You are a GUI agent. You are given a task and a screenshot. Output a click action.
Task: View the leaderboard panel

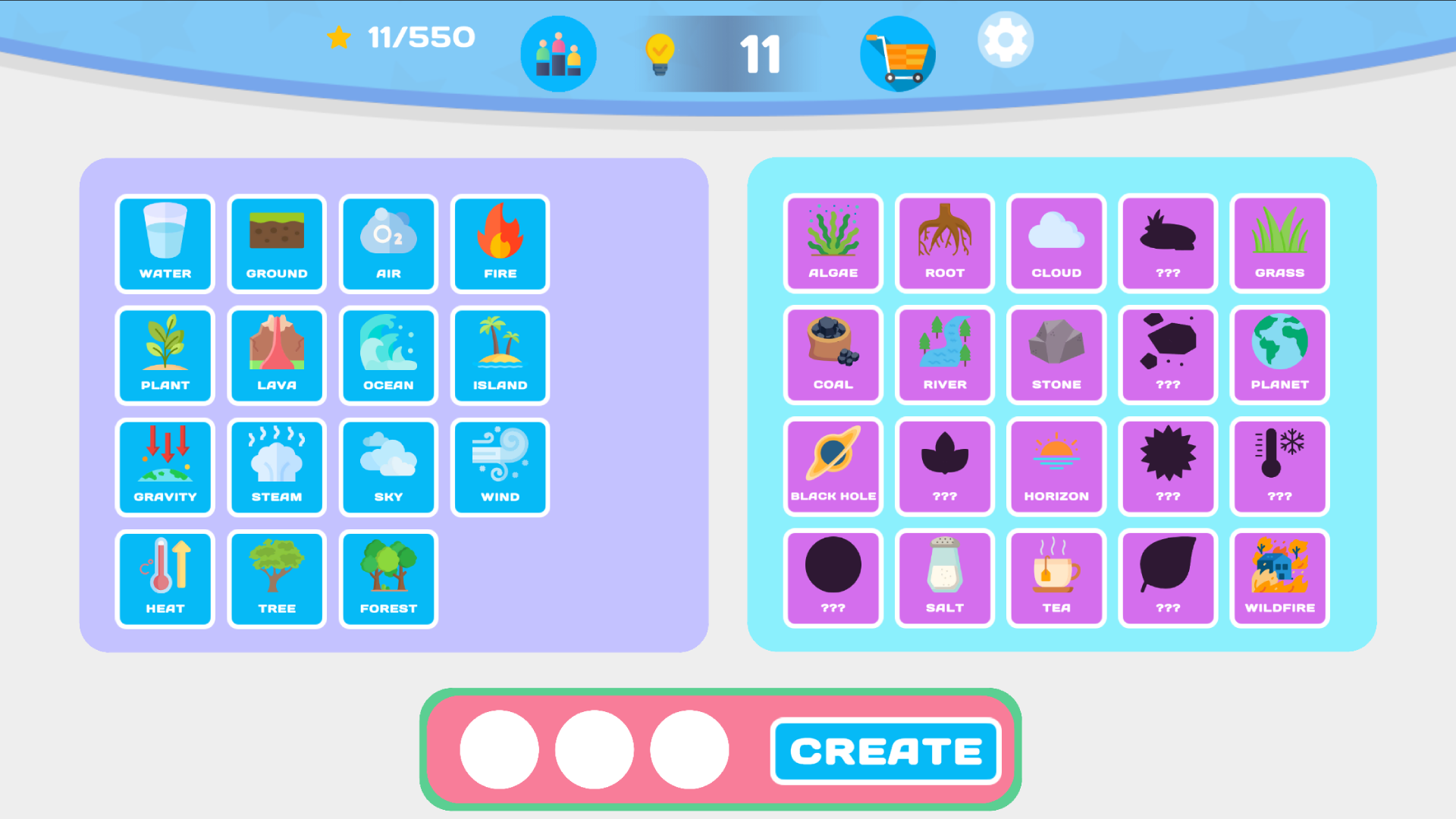click(559, 53)
